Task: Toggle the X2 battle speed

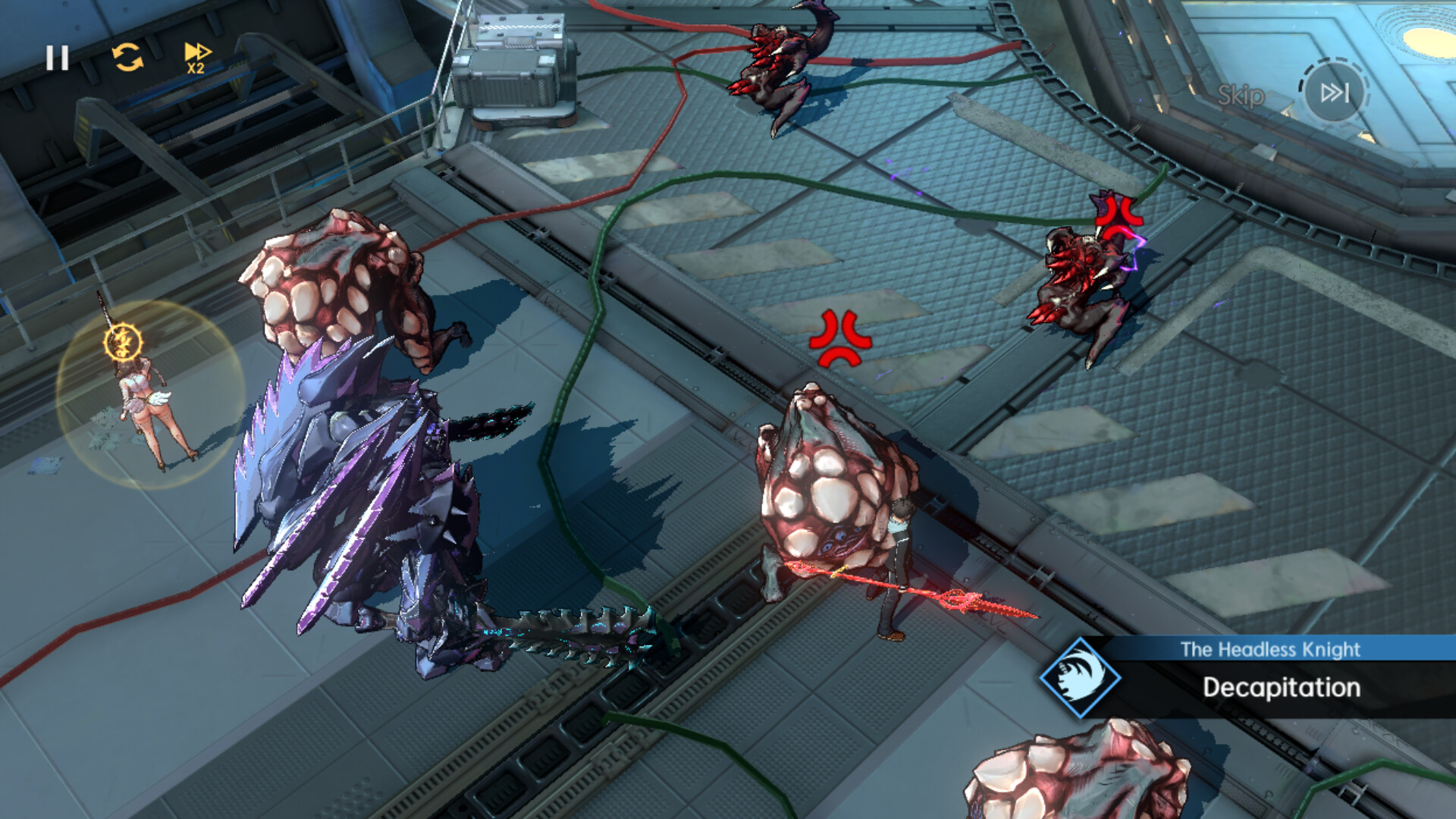Action: [x=197, y=58]
